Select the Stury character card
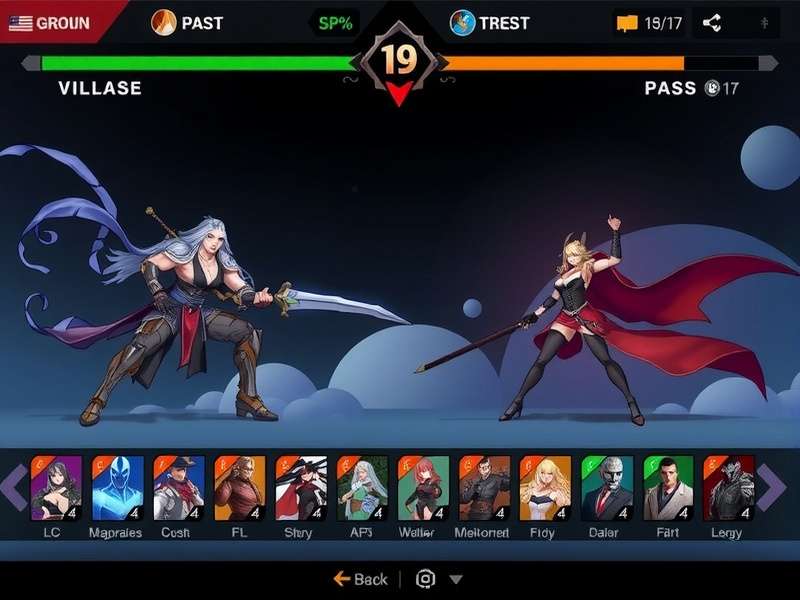800x600 pixels. (x=300, y=488)
